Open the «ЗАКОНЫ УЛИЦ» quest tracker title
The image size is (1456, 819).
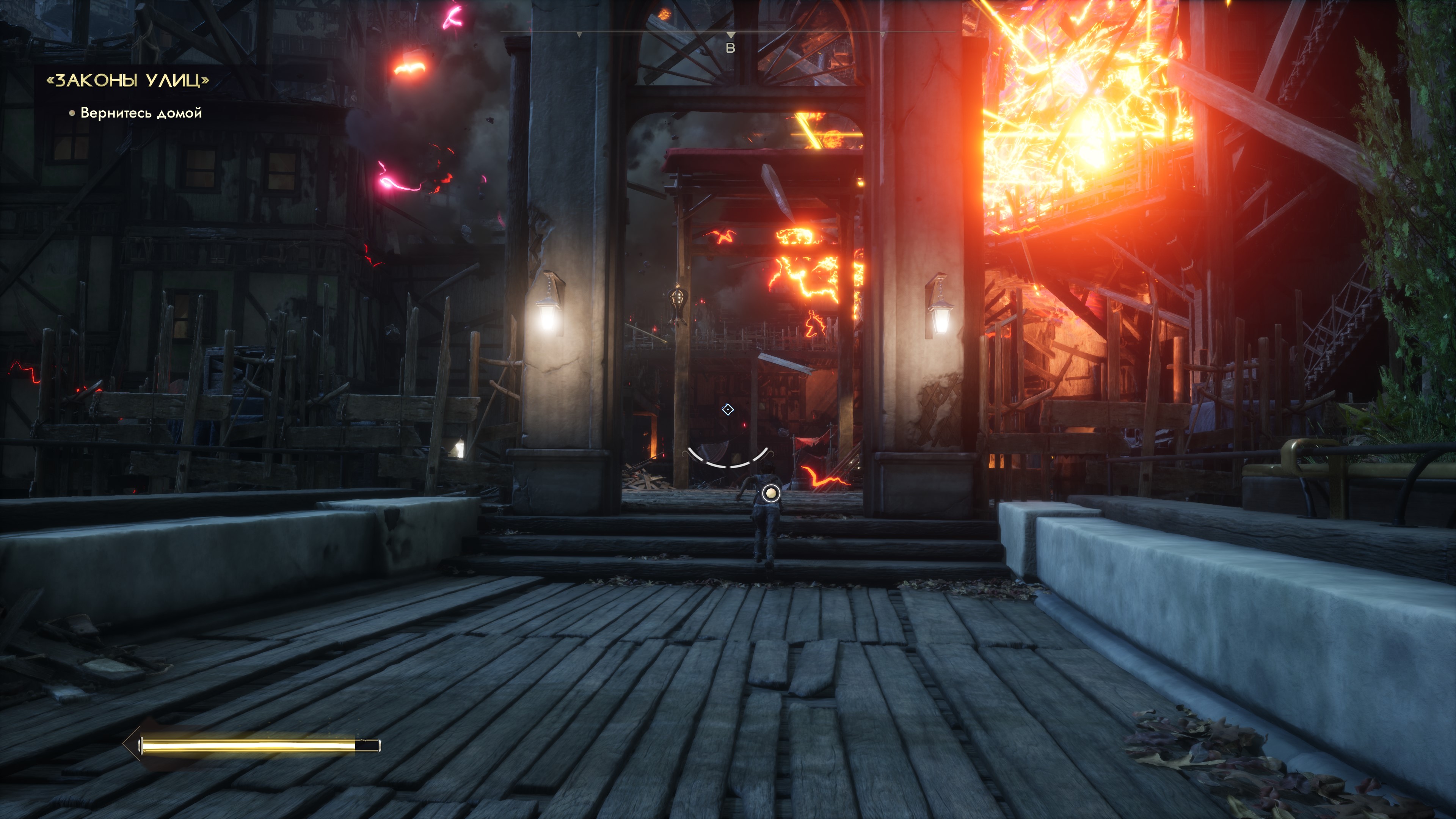128,80
